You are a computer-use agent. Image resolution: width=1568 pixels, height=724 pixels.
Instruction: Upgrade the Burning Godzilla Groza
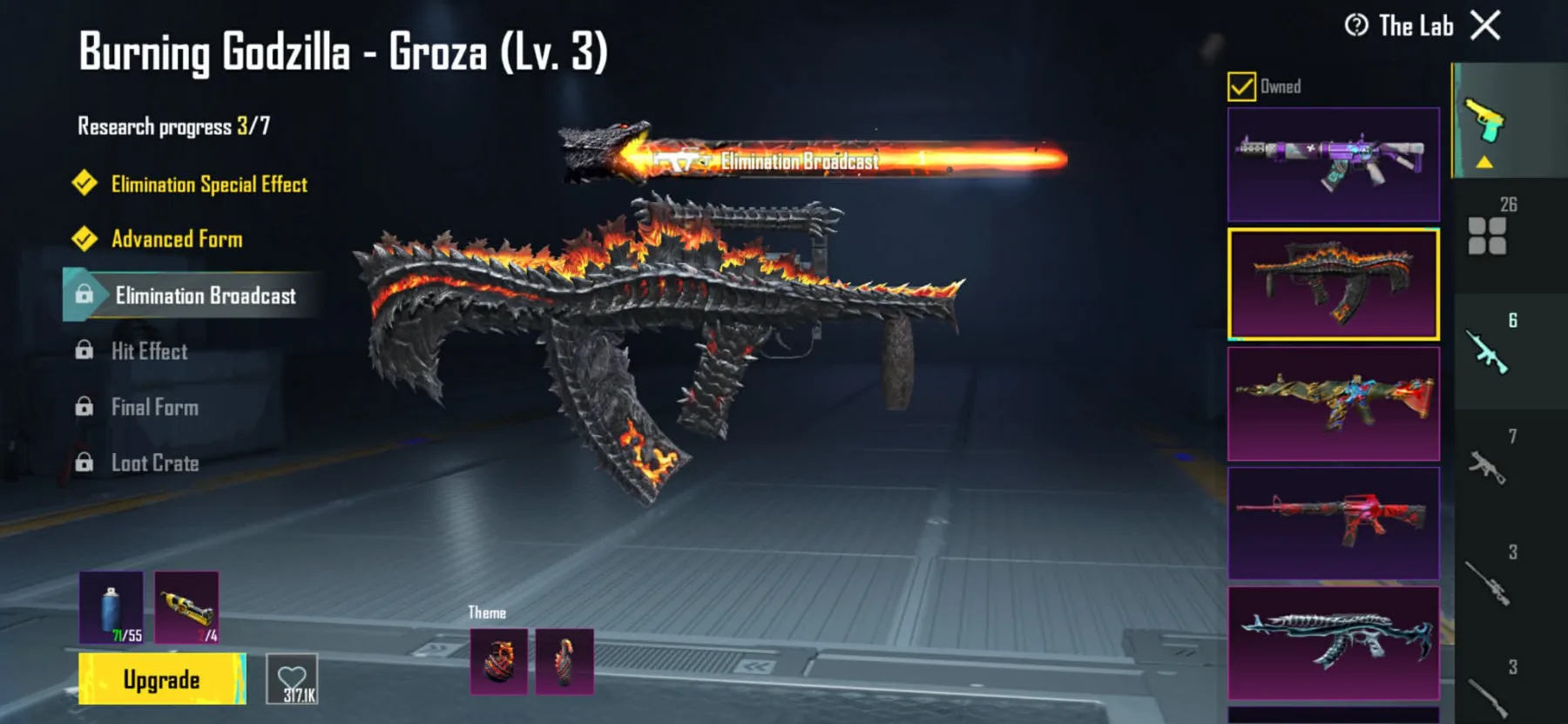[x=161, y=680]
